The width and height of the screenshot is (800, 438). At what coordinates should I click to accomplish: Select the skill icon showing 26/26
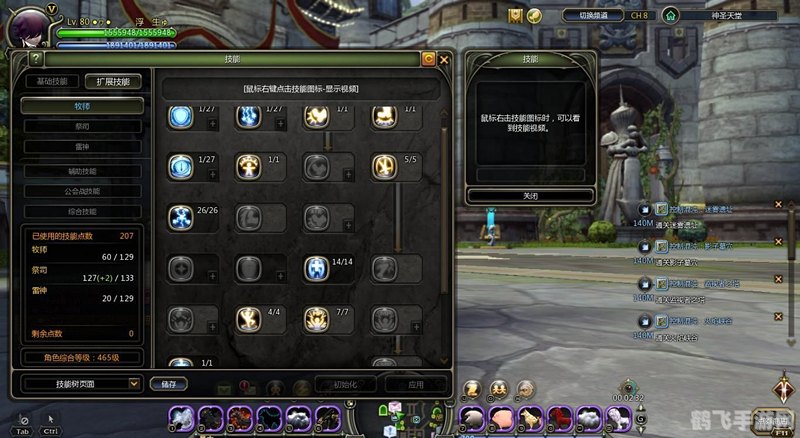click(181, 217)
